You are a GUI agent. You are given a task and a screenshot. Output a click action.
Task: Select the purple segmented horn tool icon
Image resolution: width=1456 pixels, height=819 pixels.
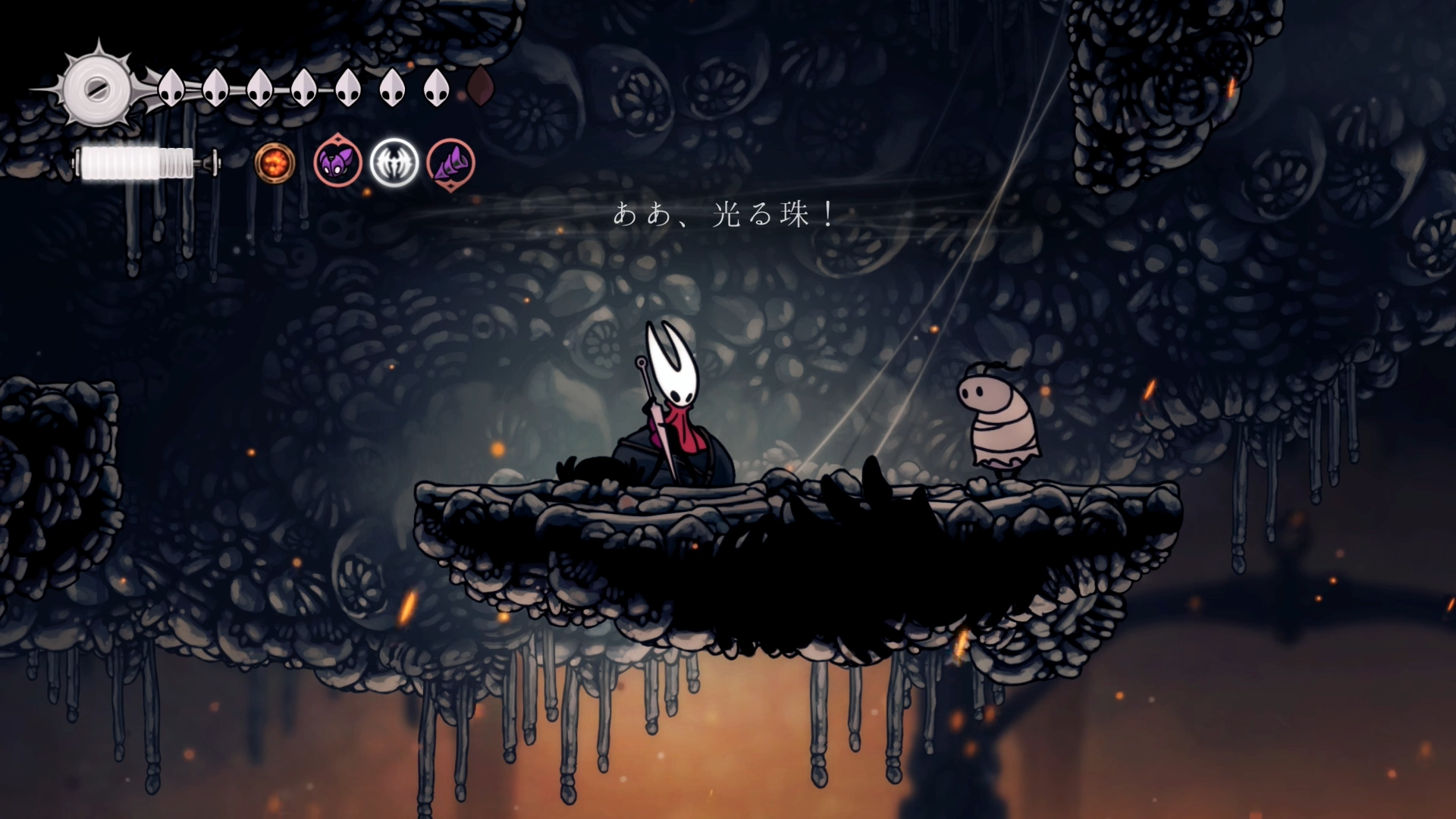pyautogui.click(x=451, y=163)
